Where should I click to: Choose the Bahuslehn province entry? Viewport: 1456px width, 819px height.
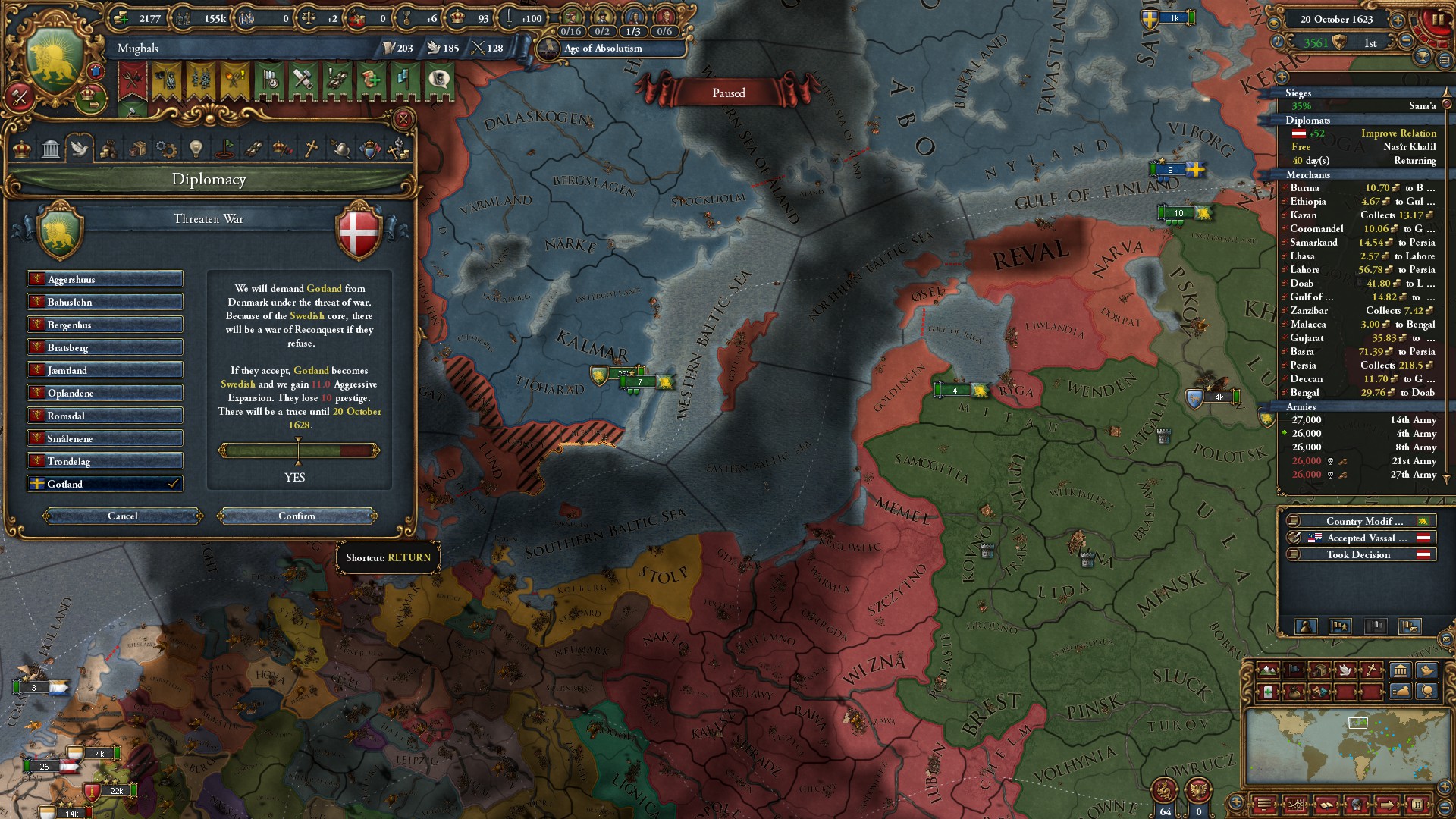pyautogui.click(x=105, y=302)
